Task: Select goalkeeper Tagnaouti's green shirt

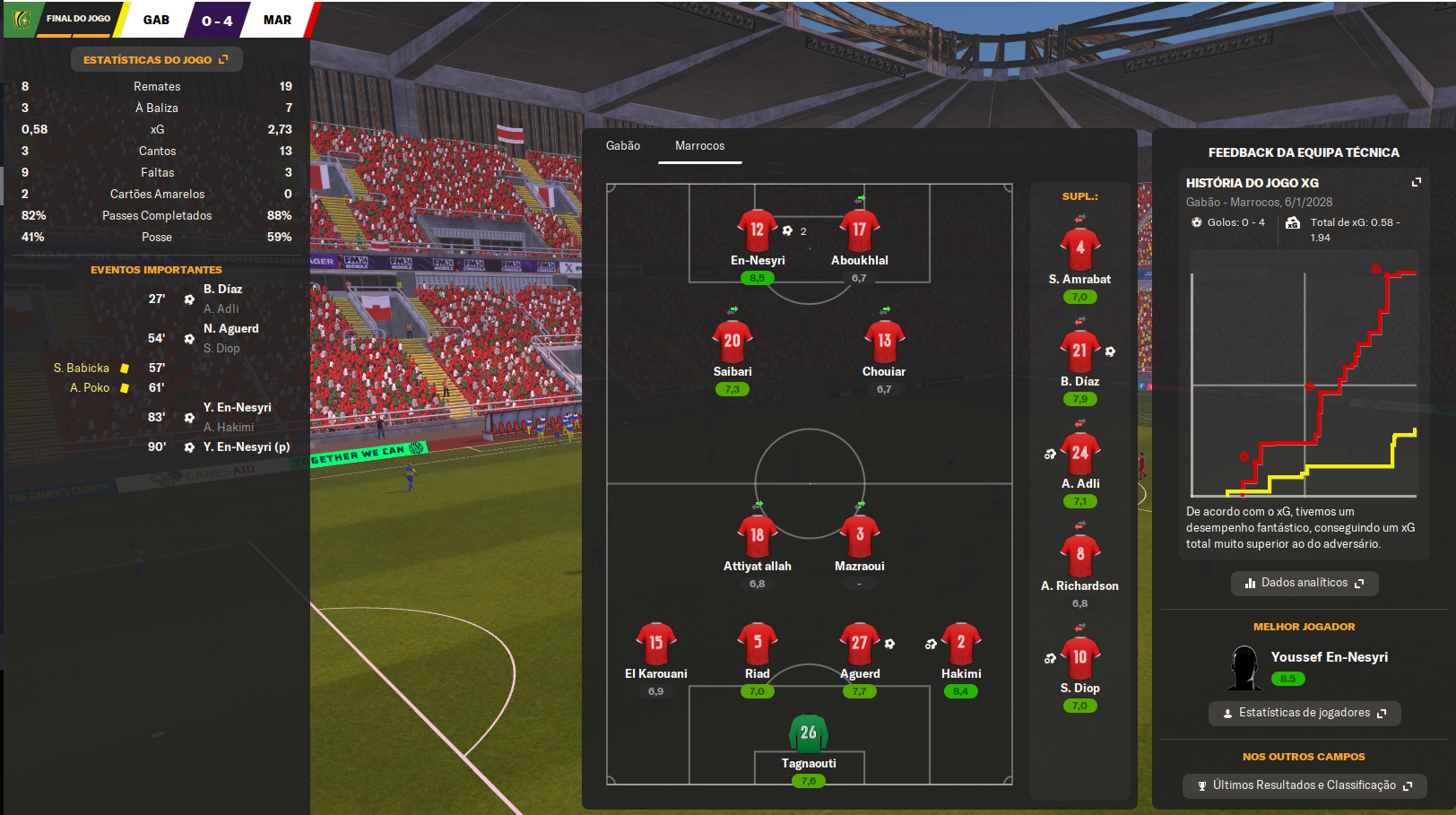Action: pos(809,733)
